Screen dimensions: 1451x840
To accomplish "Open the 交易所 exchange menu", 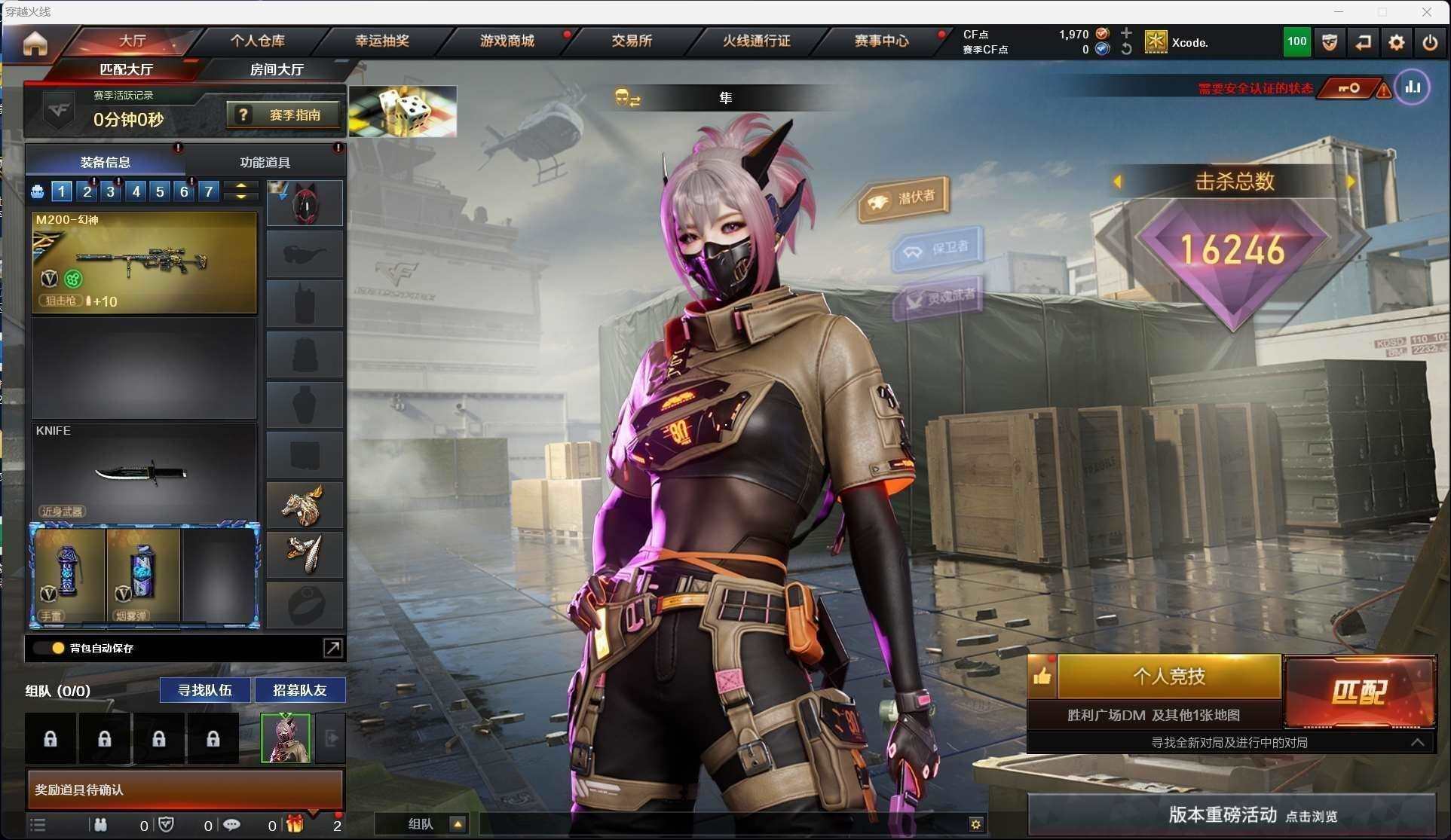I will coord(631,41).
